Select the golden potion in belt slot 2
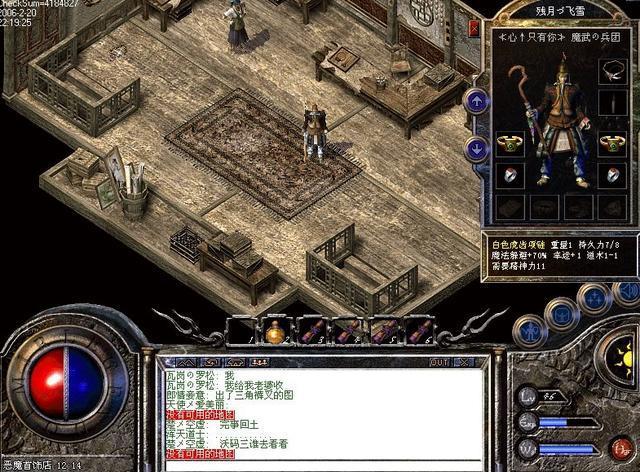Viewport: 640px width, 472px height. coord(274,331)
